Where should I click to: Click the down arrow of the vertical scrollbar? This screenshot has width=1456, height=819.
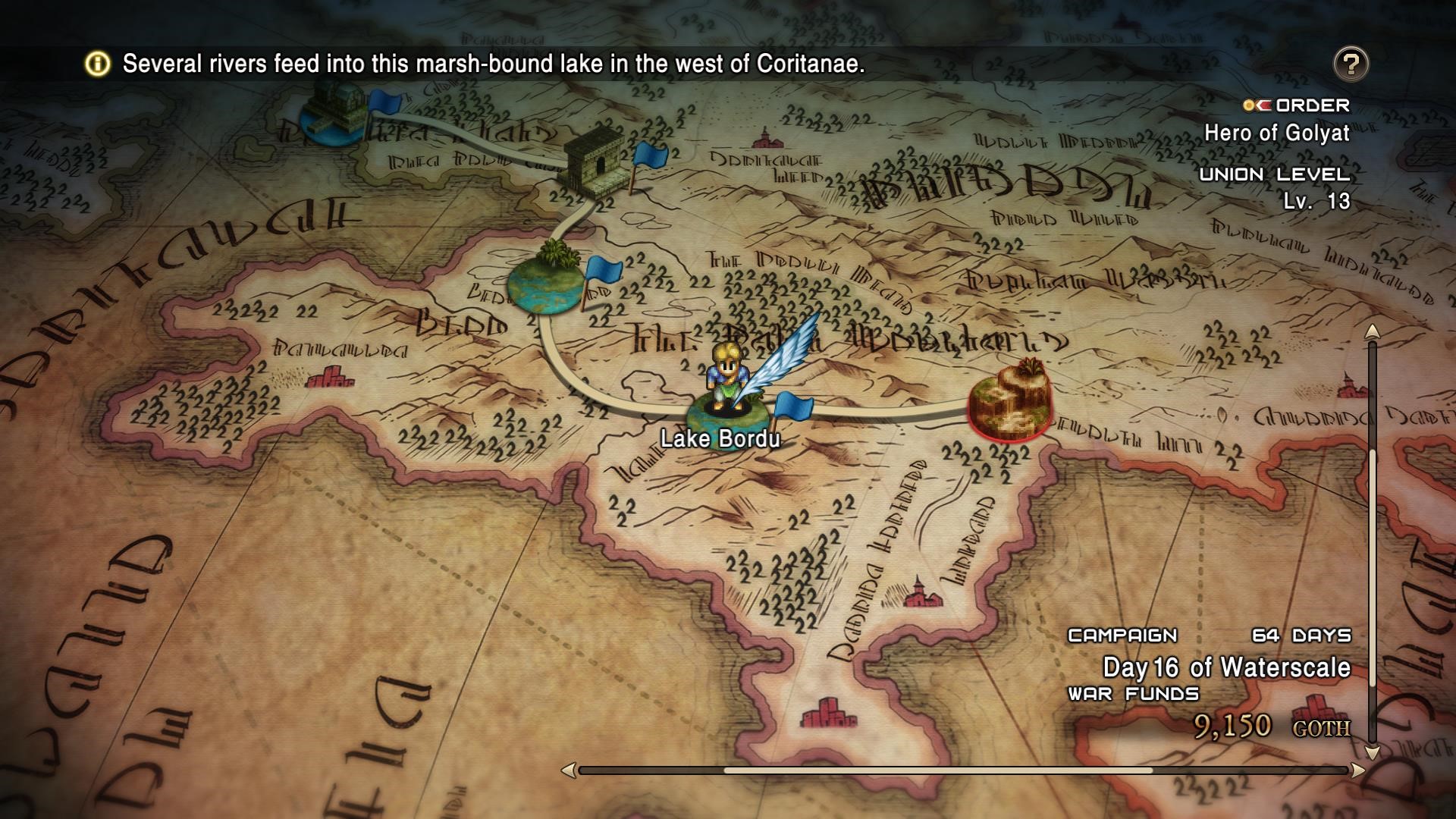click(x=1372, y=752)
